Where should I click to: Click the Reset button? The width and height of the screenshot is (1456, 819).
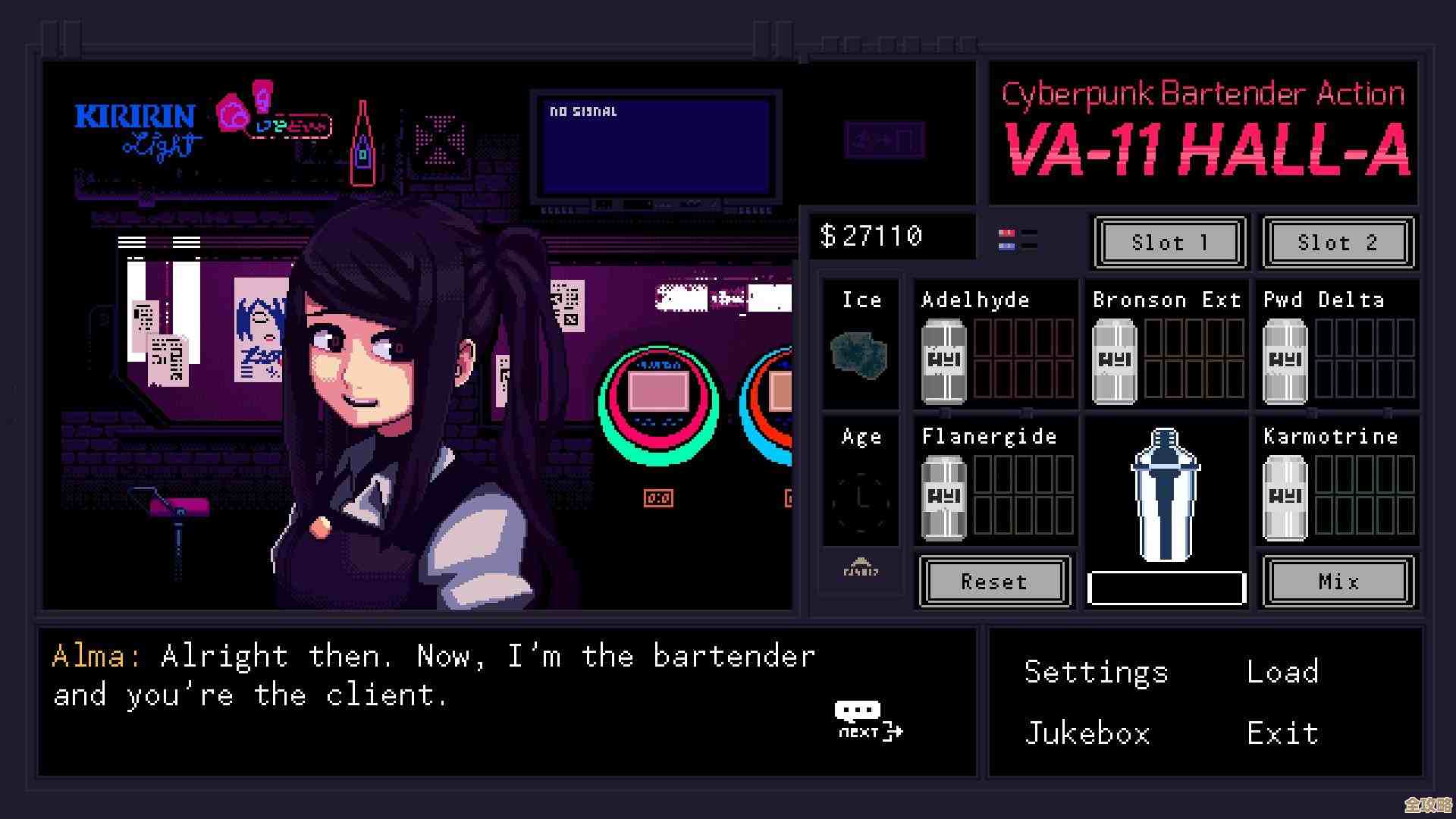coord(994,582)
